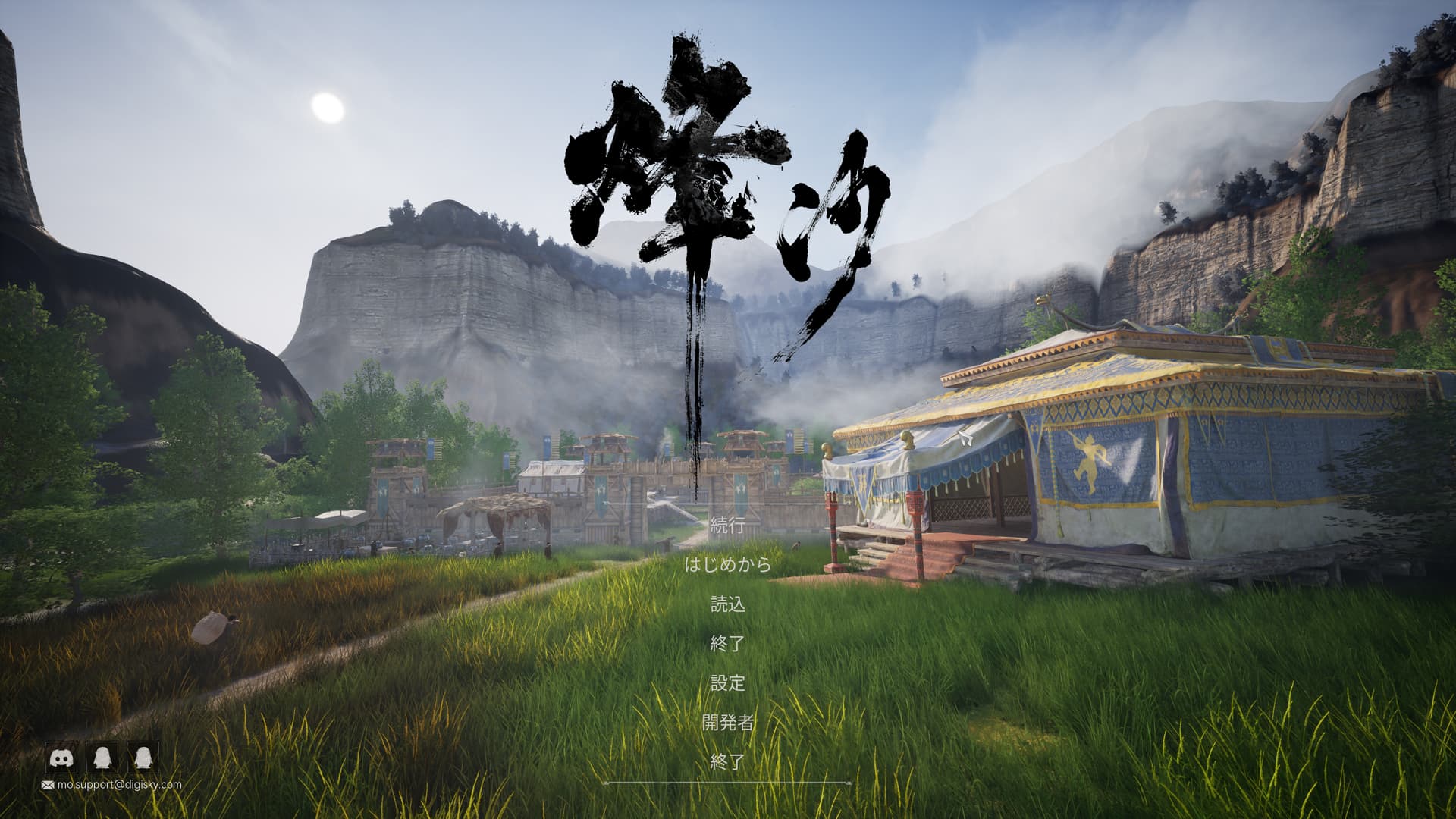Open the Discord community link

61,757
